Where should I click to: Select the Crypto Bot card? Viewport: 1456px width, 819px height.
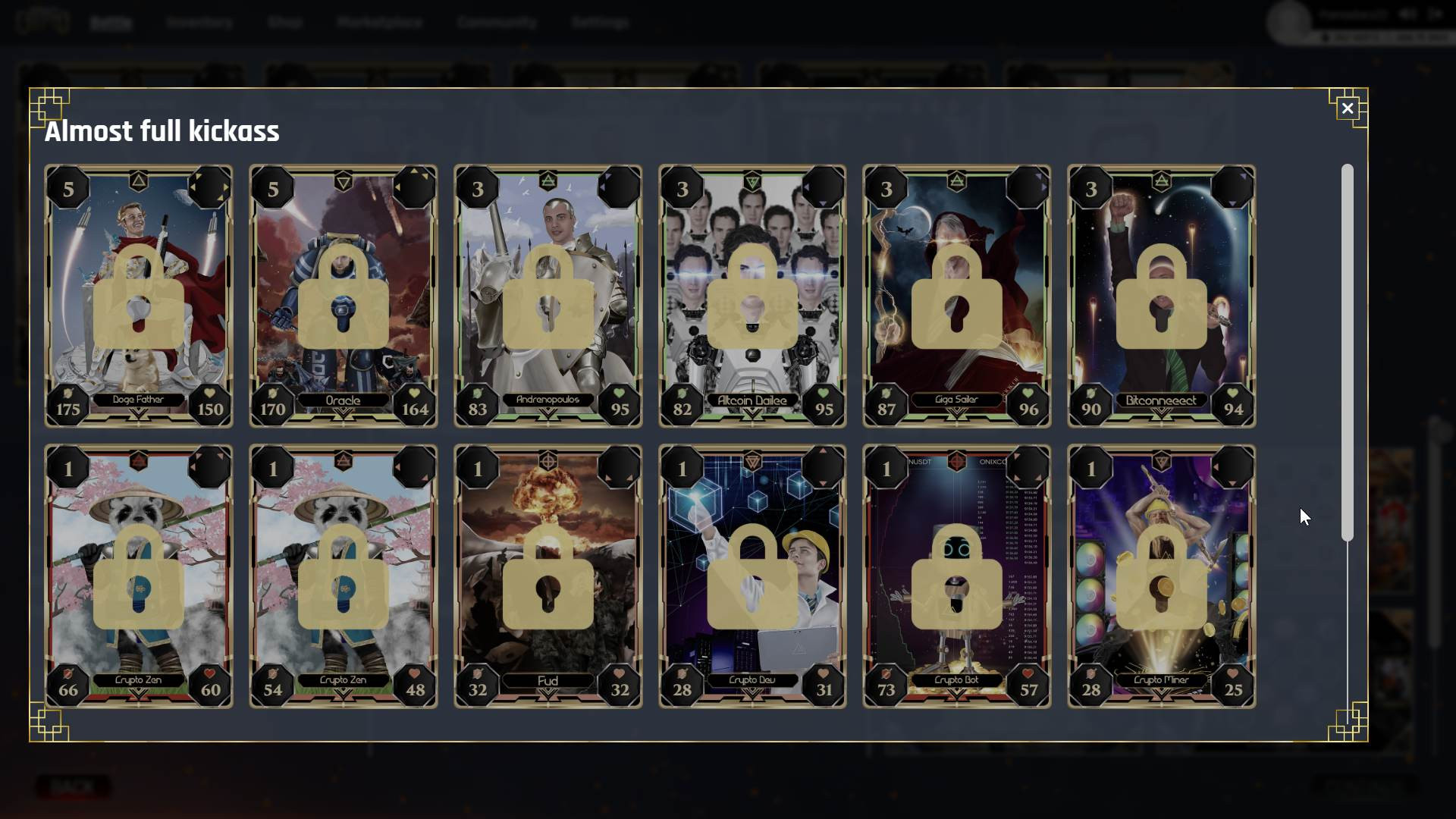(956, 576)
